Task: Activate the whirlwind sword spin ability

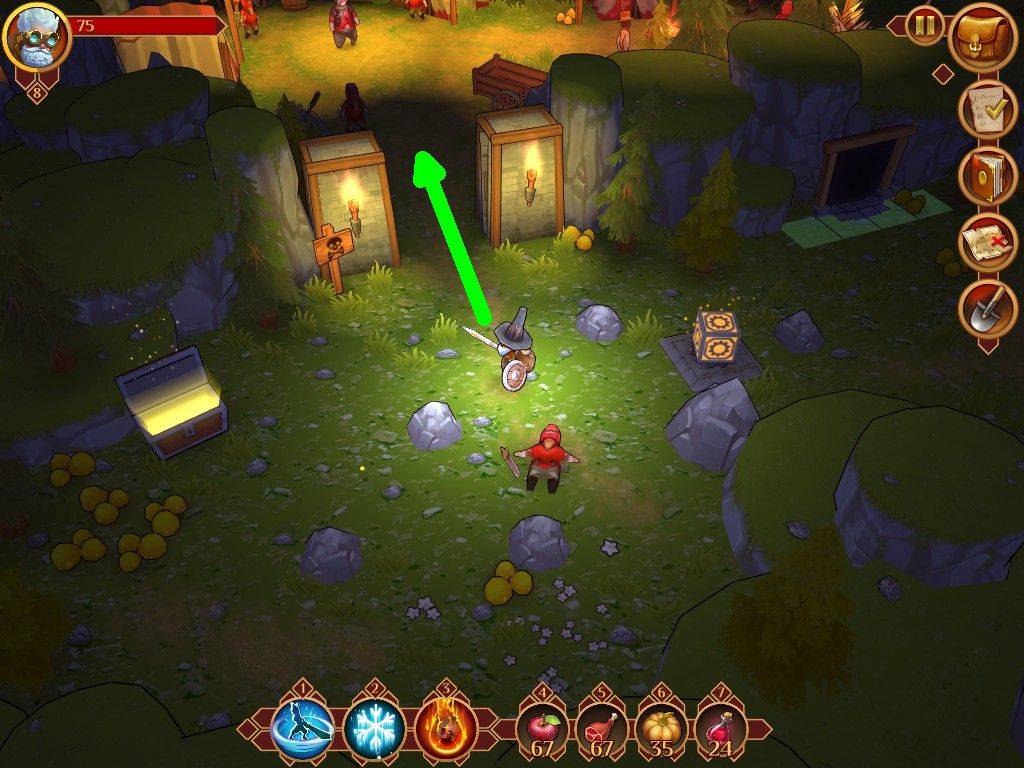Action: pyautogui.click(x=302, y=729)
